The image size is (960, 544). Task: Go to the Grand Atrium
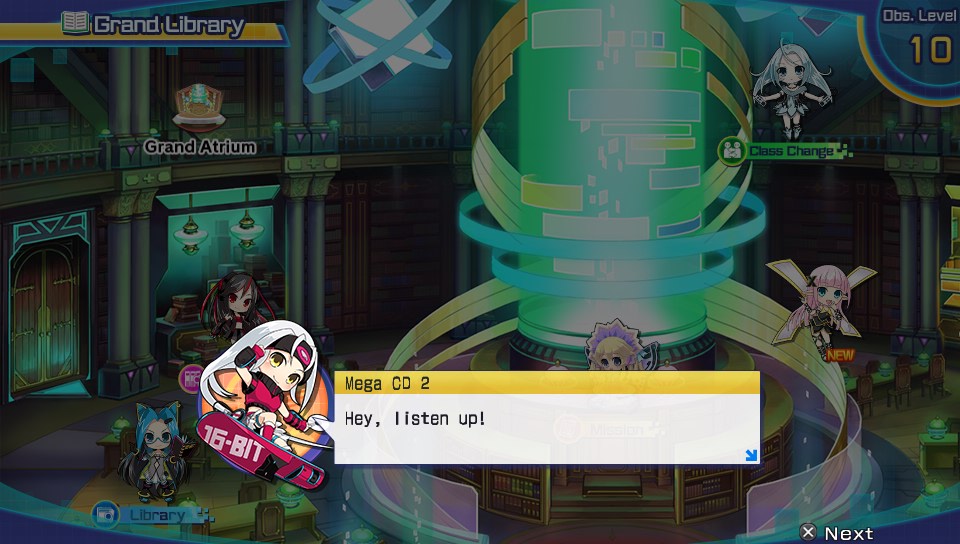tap(199, 146)
